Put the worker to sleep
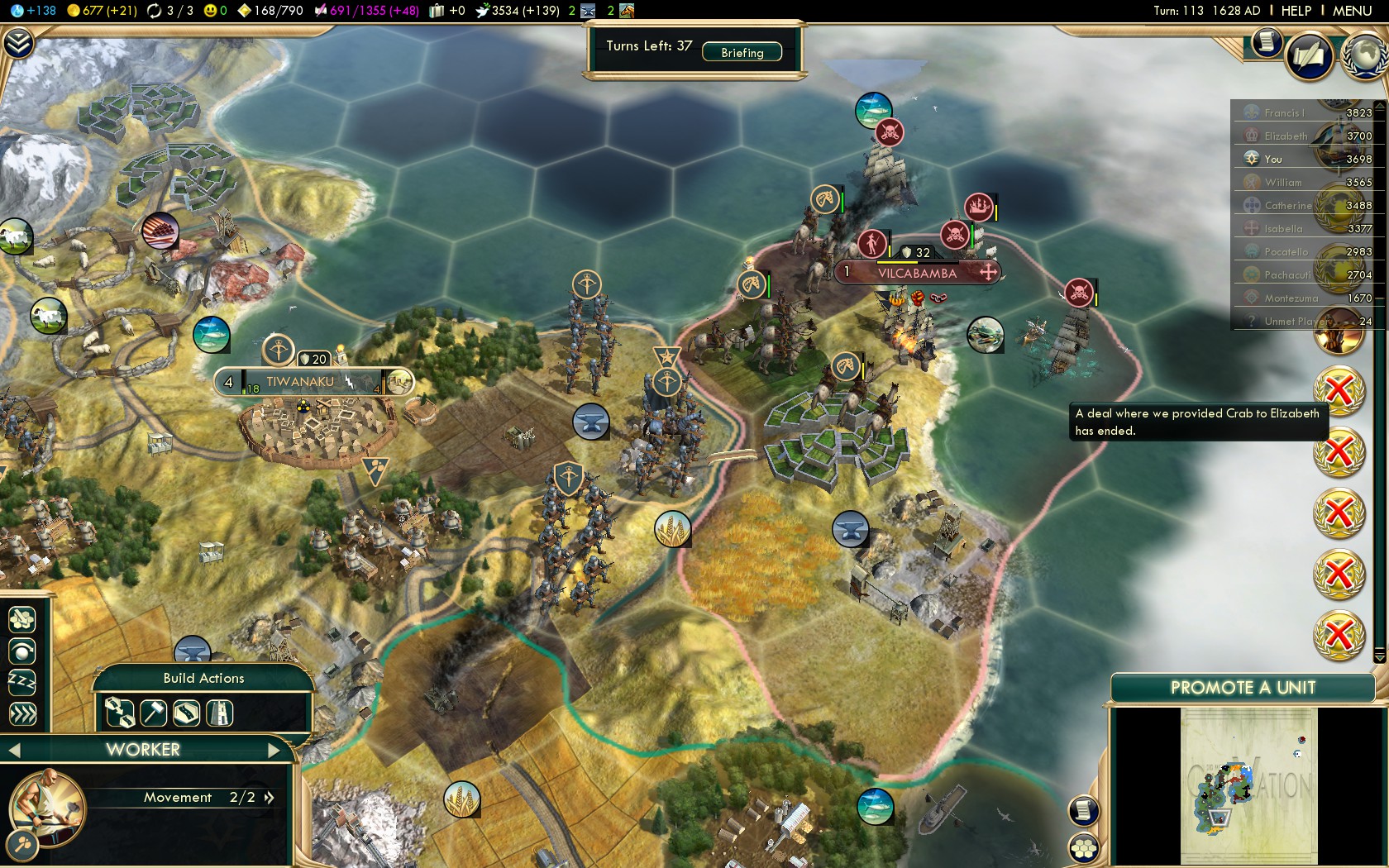The width and height of the screenshot is (1389, 868). [x=22, y=682]
